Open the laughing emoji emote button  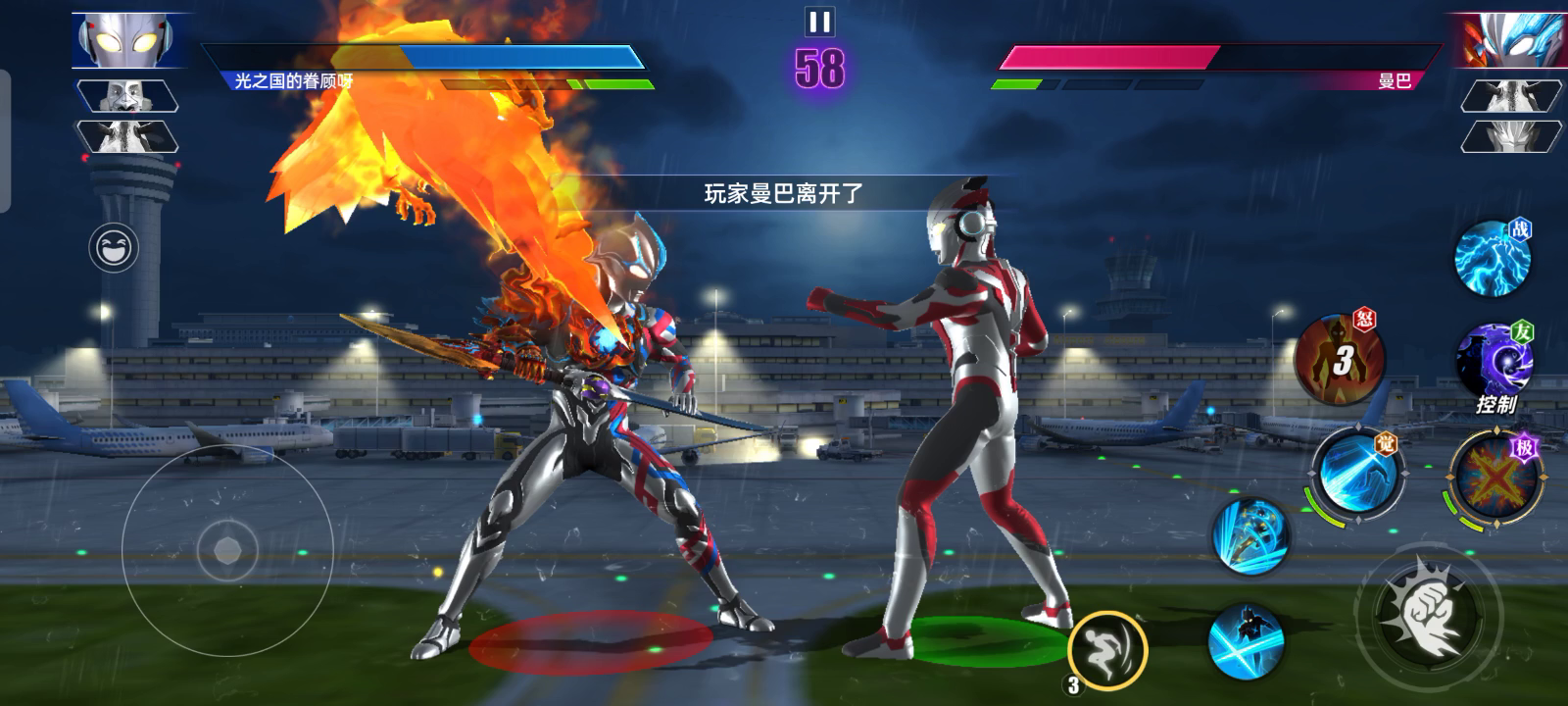pyautogui.click(x=114, y=248)
